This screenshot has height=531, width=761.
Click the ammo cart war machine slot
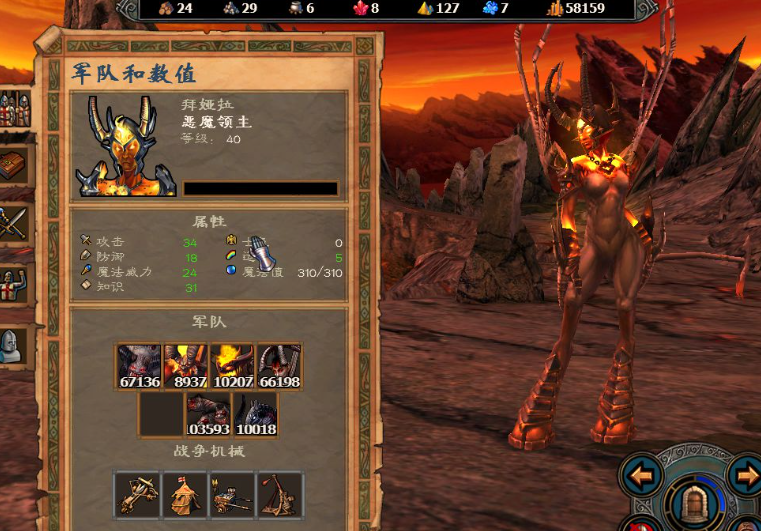[232, 494]
